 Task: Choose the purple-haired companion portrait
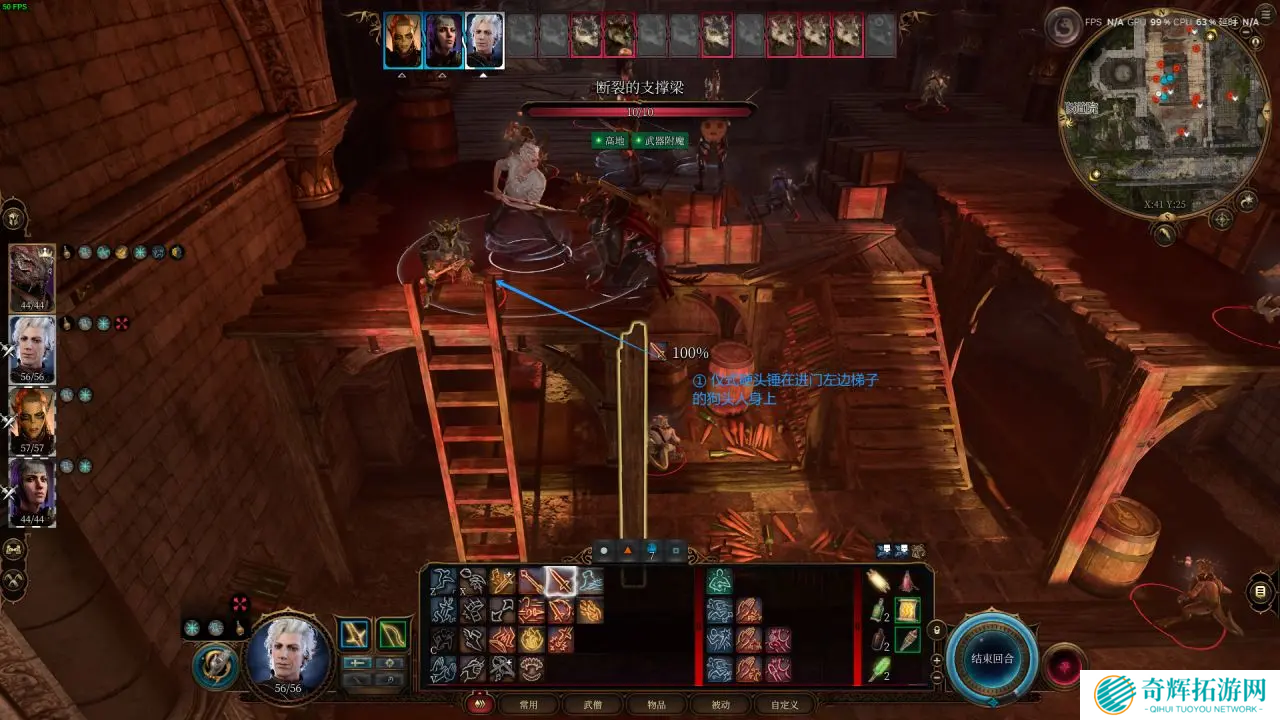(32, 490)
